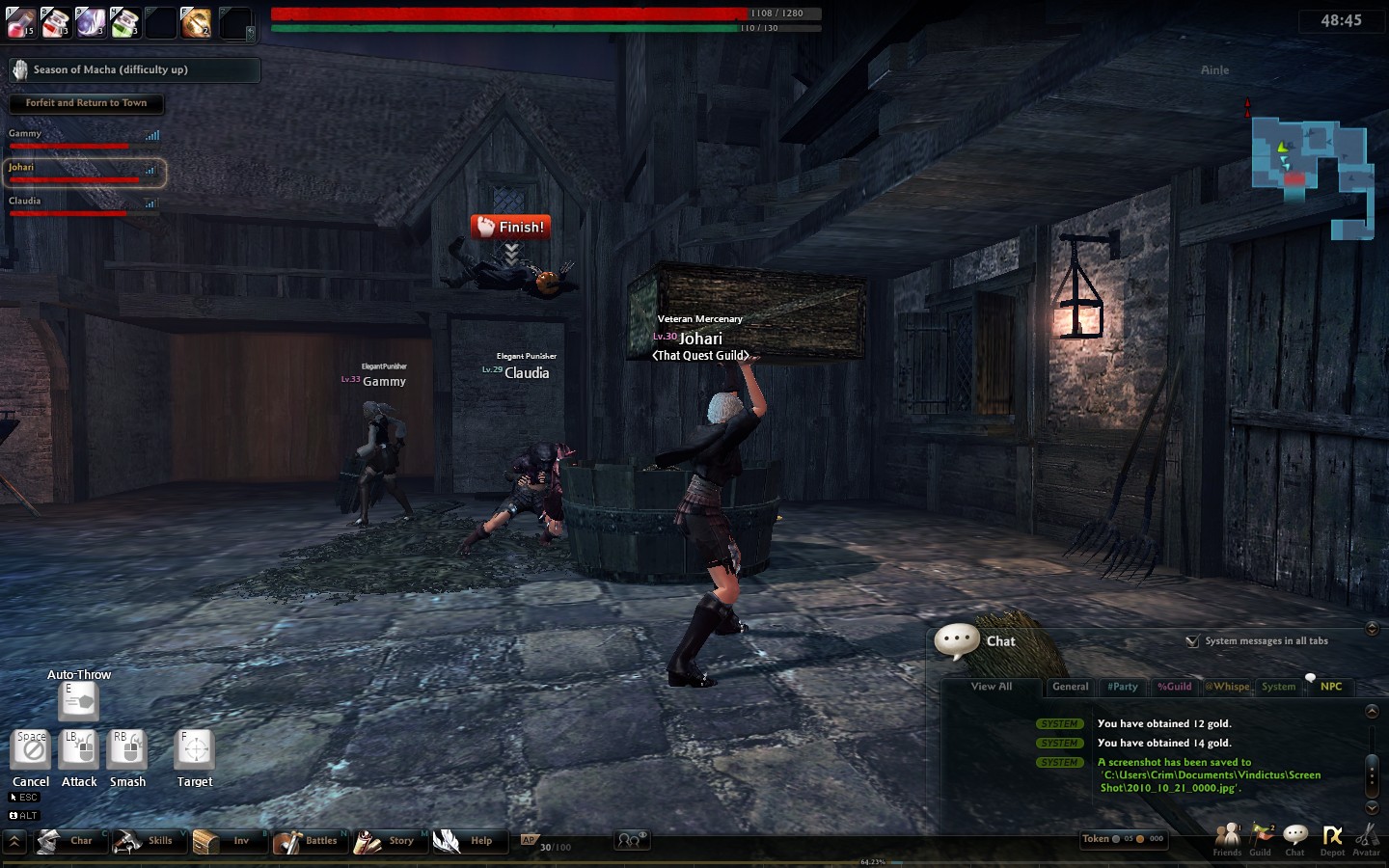Click Forfeit and Return to Town
Screen dimensions: 1389x868
click(x=86, y=103)
